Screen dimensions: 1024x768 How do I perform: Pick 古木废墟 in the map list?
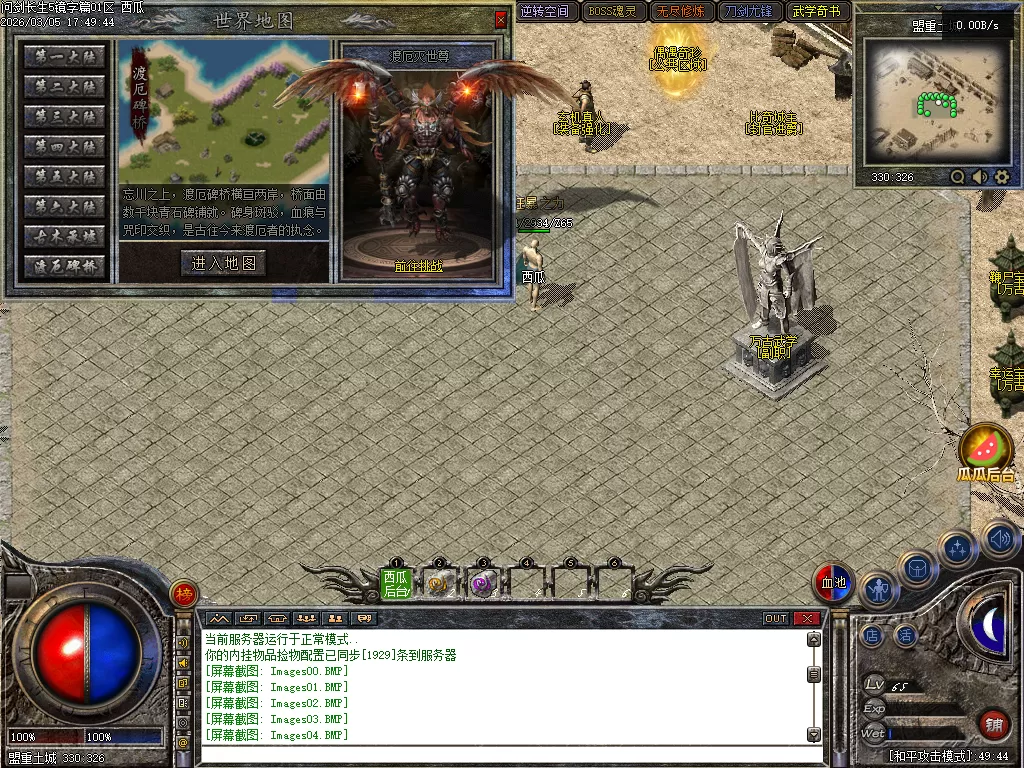click(65, 237)
